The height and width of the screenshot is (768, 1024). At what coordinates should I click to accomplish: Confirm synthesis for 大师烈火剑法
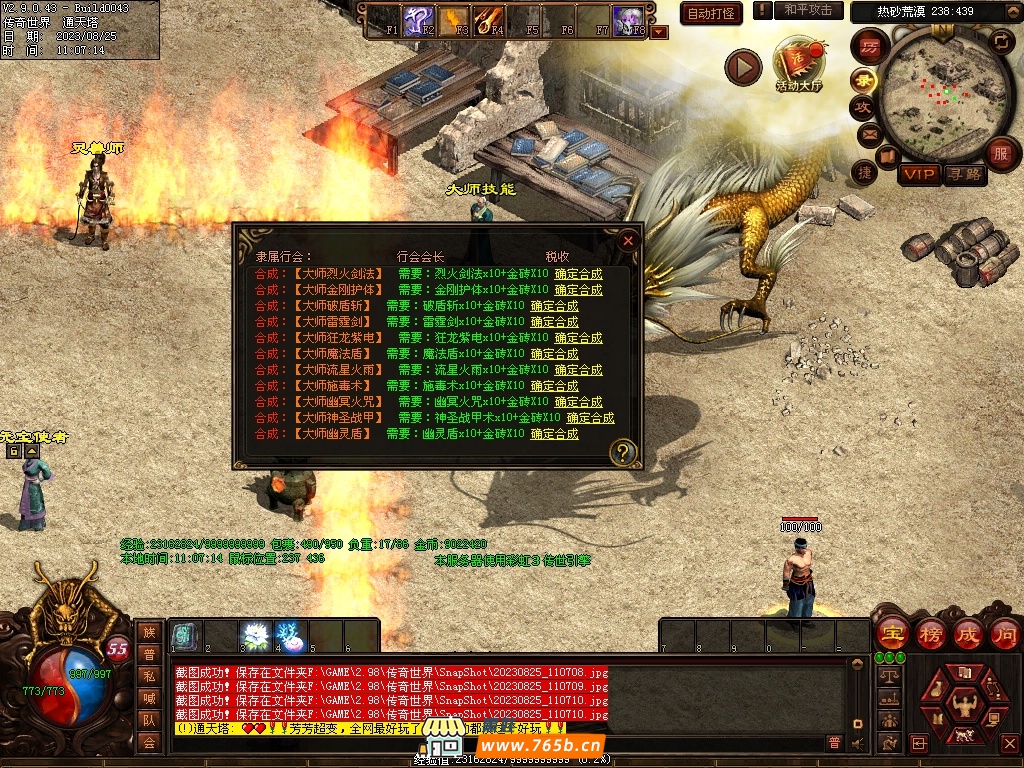click(x=578, y=274)
